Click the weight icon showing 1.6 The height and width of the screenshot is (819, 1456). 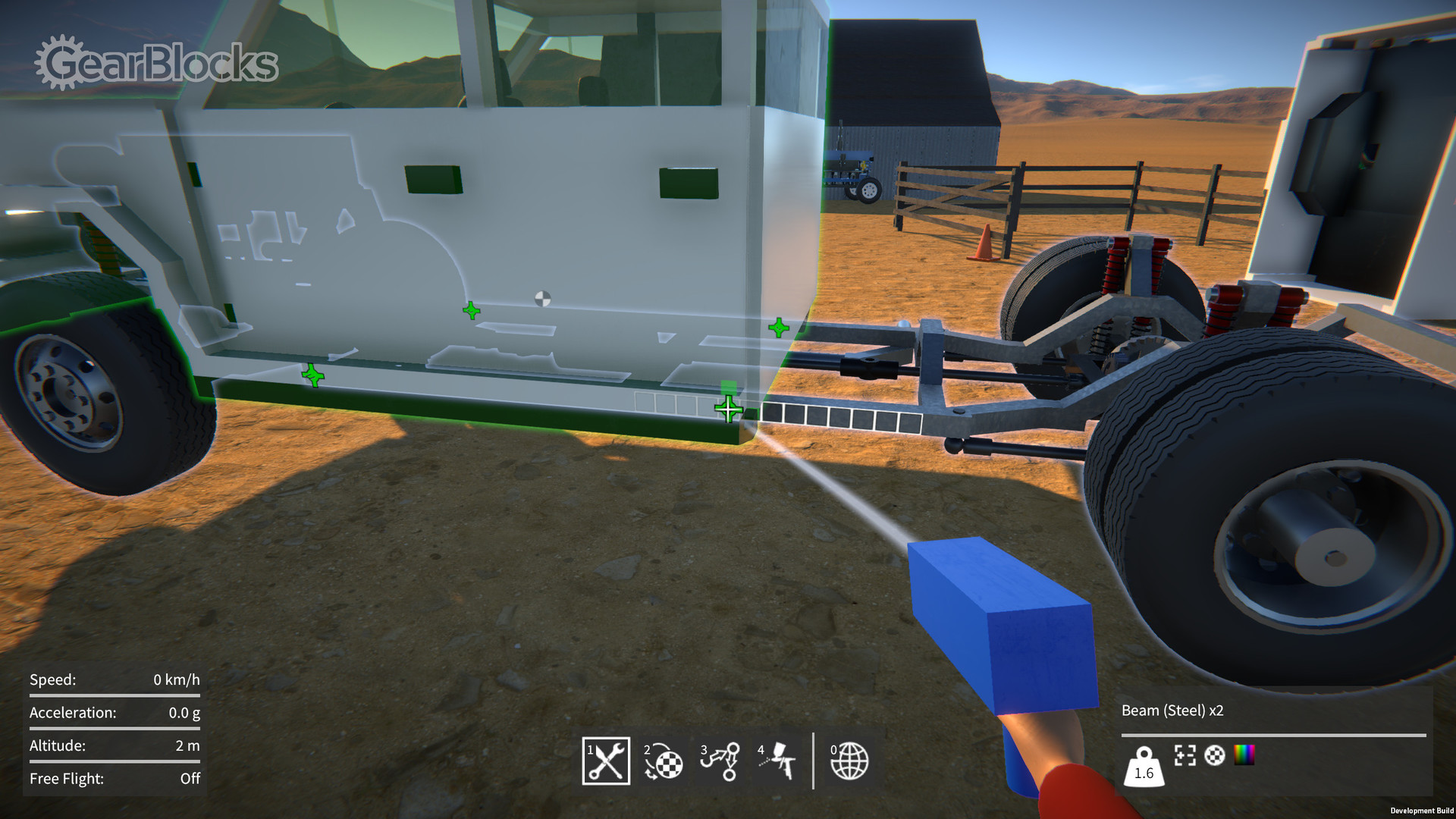click(1144, 769)
